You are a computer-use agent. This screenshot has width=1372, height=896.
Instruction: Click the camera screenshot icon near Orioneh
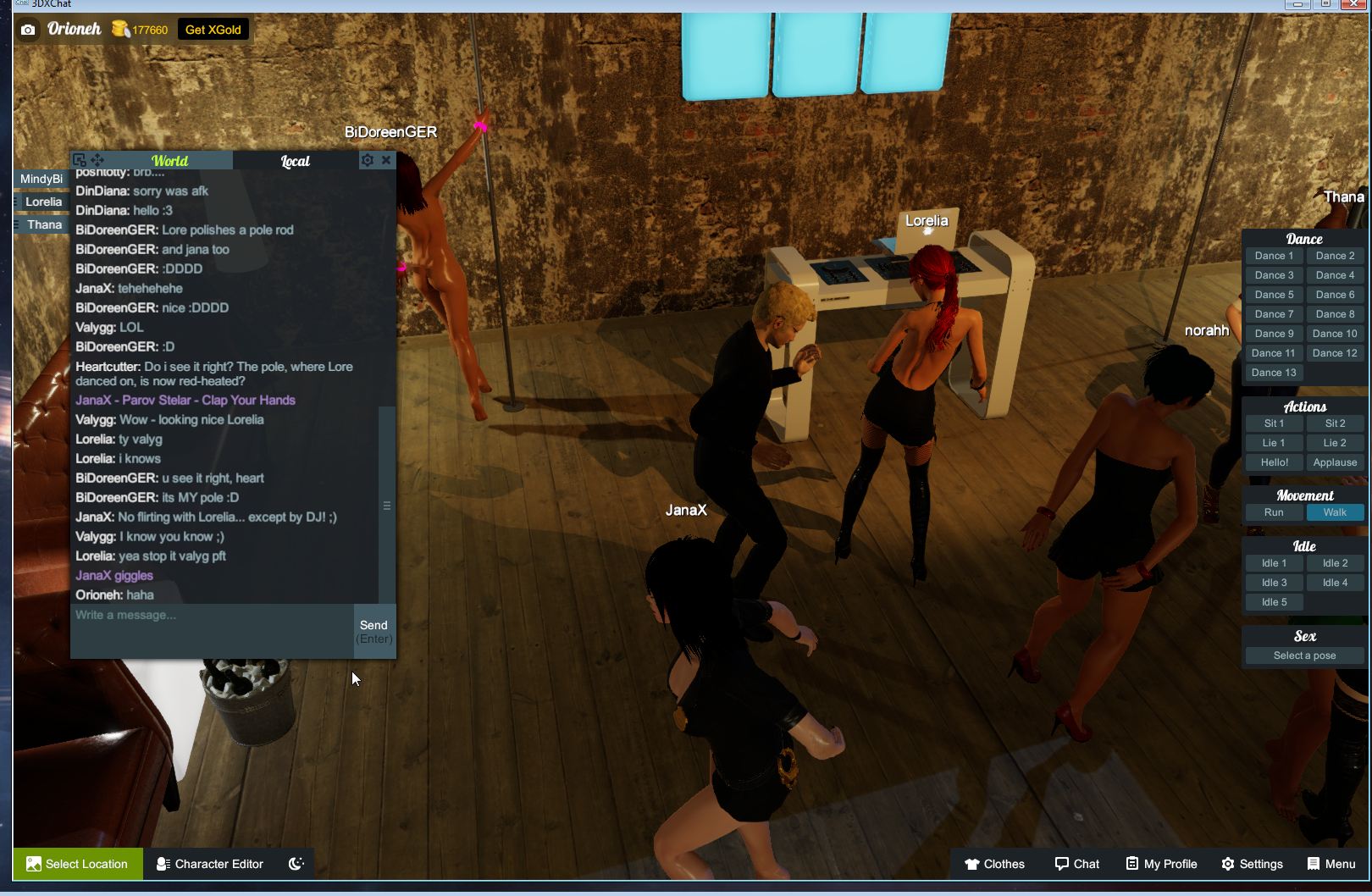[30, 29]
